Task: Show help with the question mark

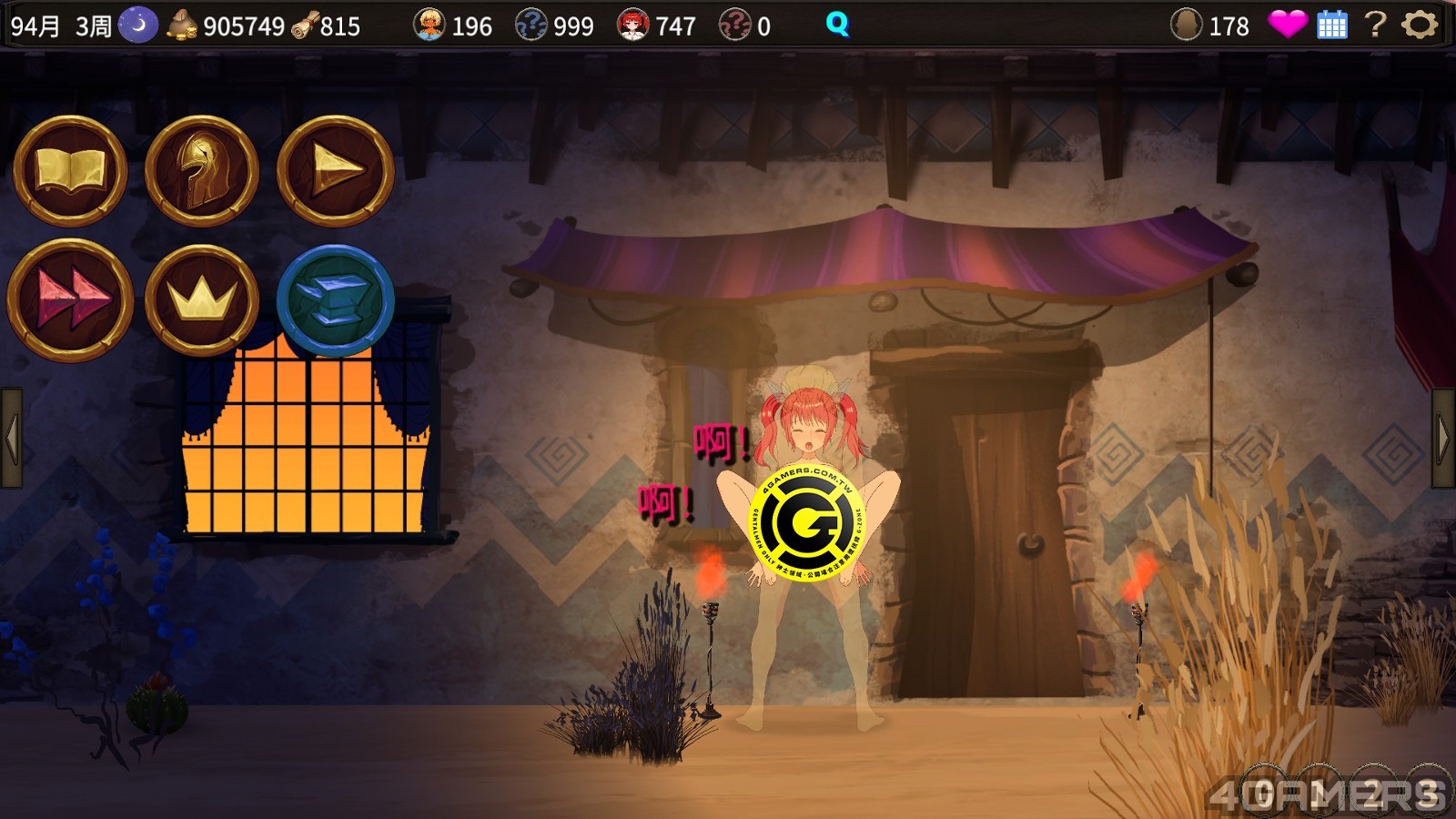Action: pos(1375,25)
